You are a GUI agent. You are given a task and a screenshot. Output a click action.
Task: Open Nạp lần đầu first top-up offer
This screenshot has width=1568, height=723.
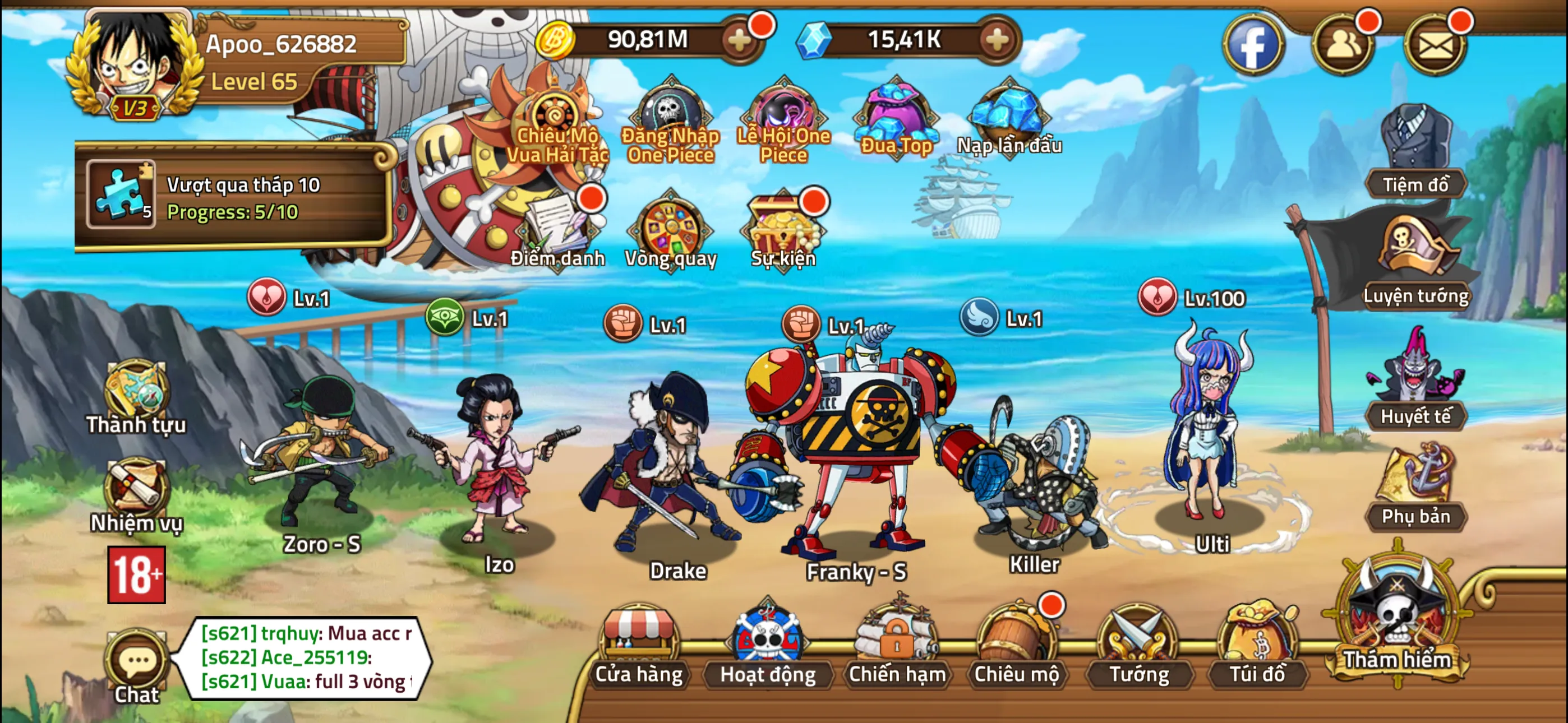pyautogui.click(x=1009, y=119)
